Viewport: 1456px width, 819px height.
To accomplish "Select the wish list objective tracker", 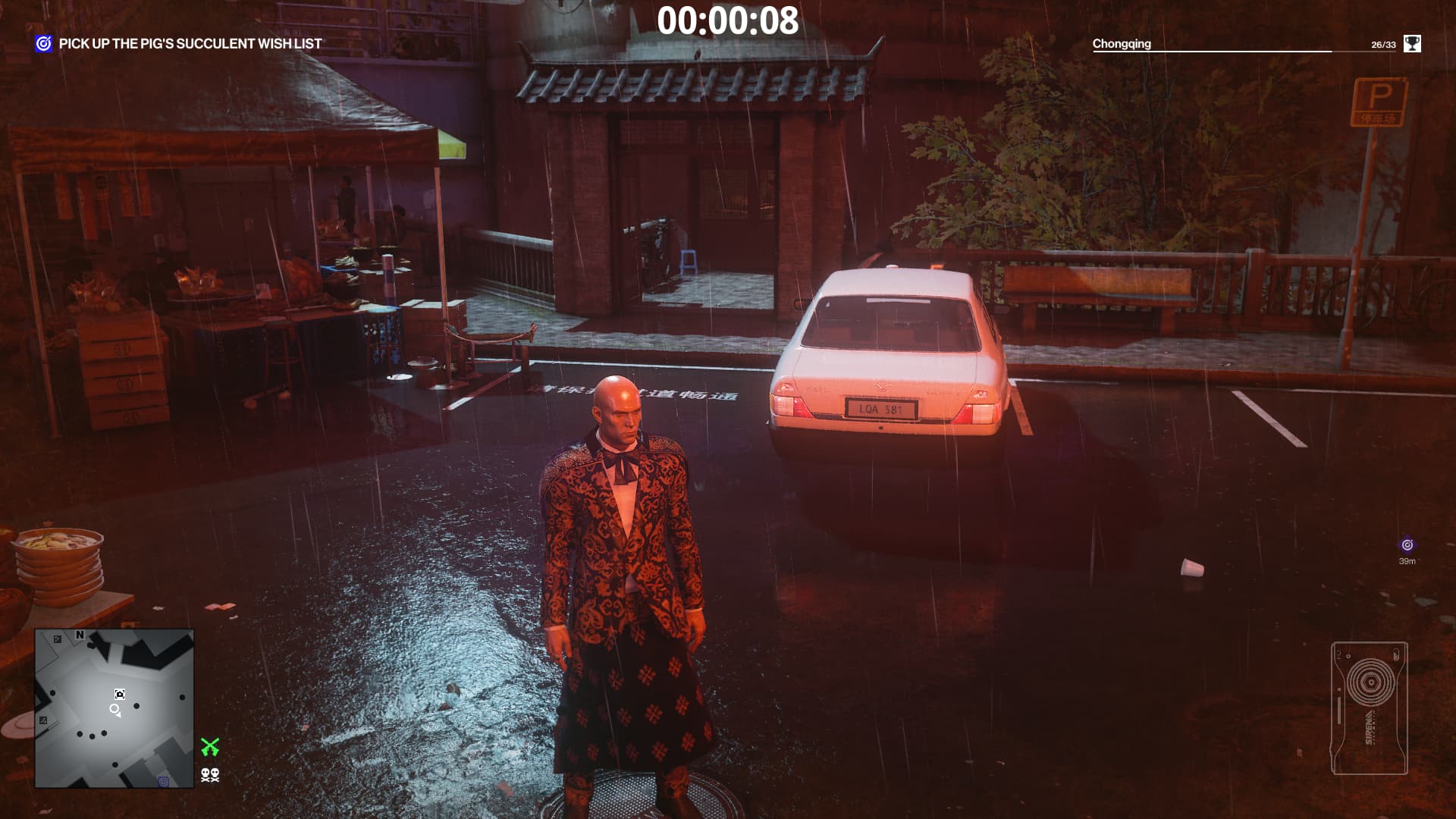I will tap(179, 44).
